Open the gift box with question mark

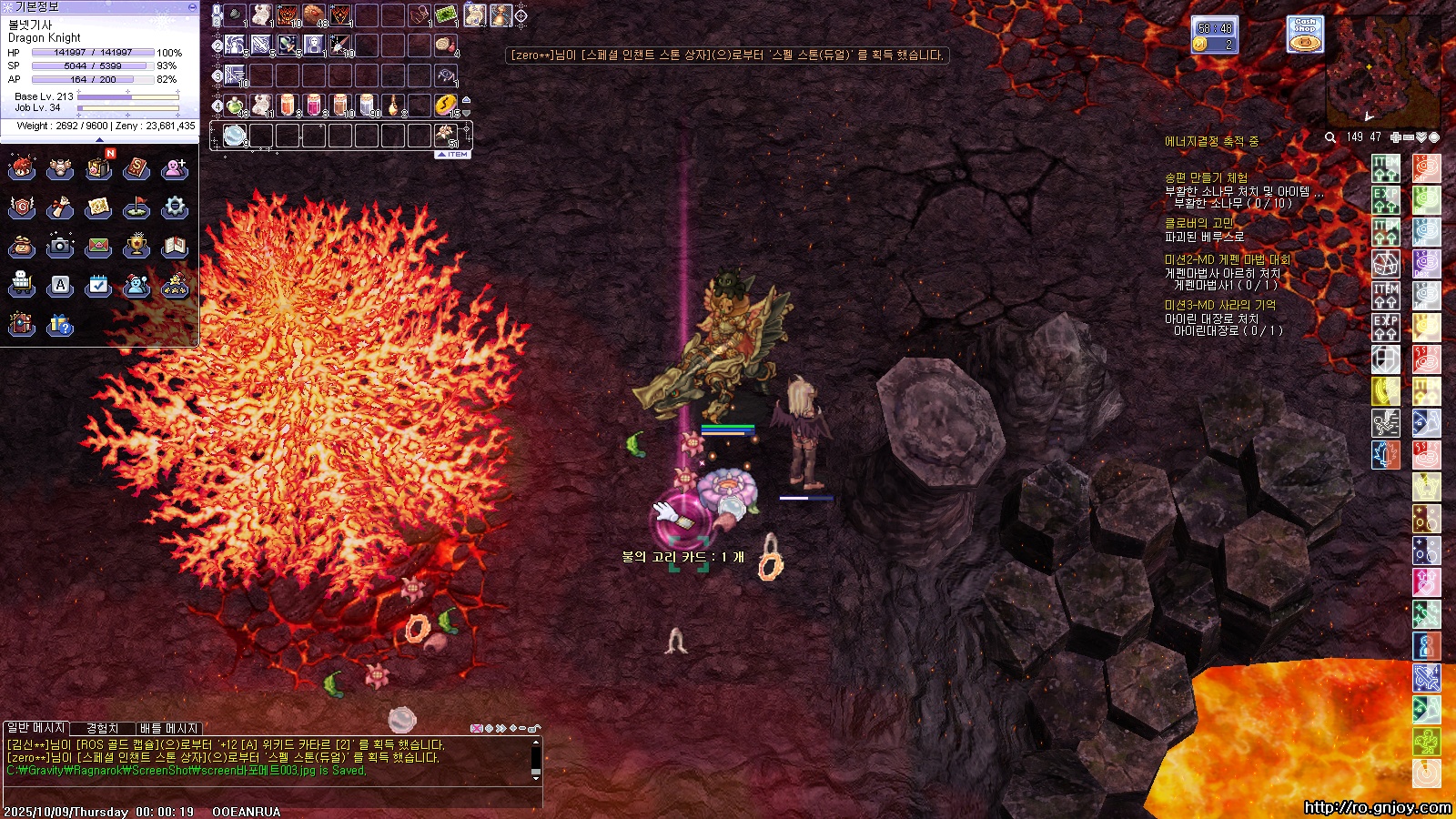tap(60, 324)
